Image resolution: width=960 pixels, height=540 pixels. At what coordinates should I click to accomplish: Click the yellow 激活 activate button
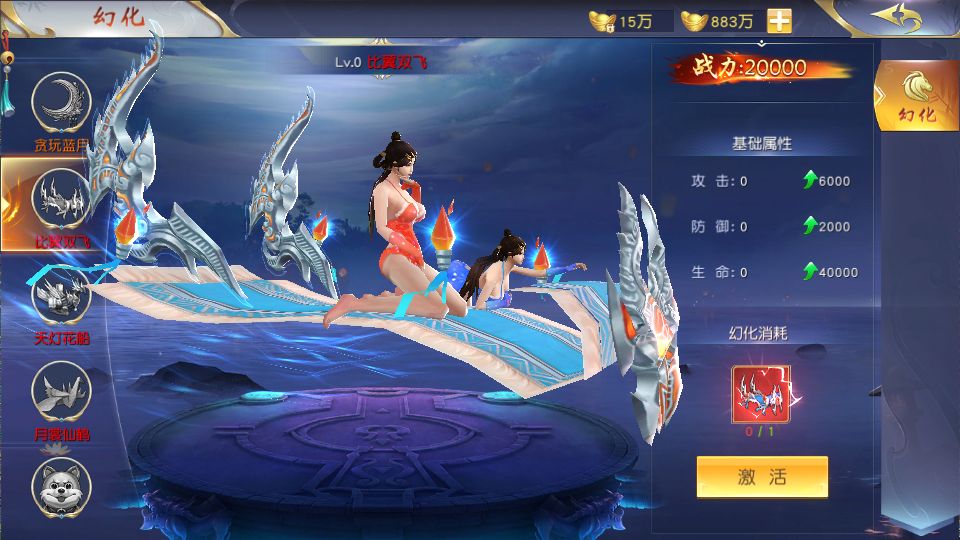(x=762, y=477)
